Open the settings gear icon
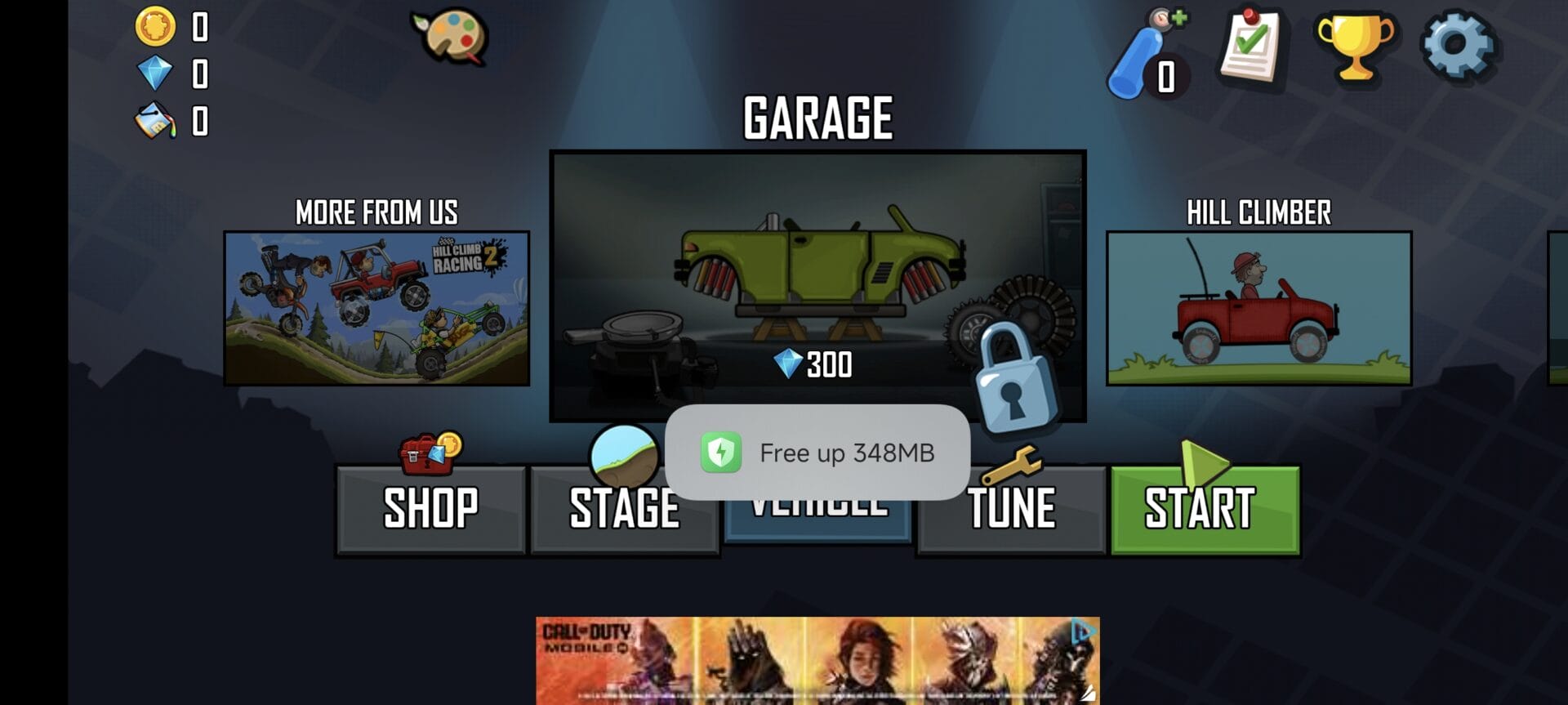1568x705 pixels. coord(1459,46)
